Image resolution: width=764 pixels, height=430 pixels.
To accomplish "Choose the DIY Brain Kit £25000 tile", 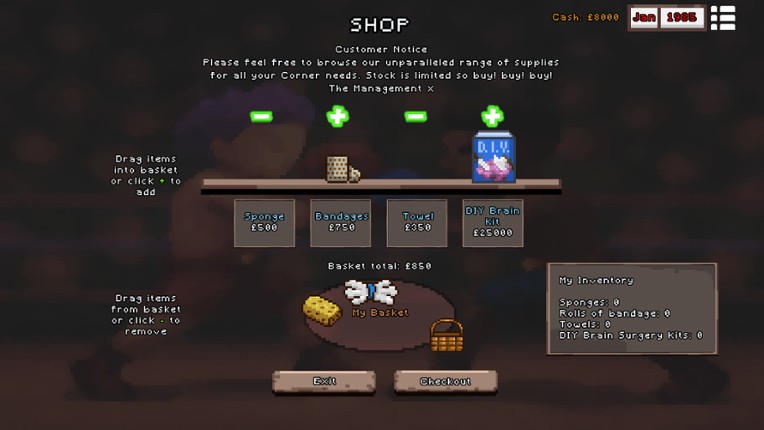I will tap(493, 222).
